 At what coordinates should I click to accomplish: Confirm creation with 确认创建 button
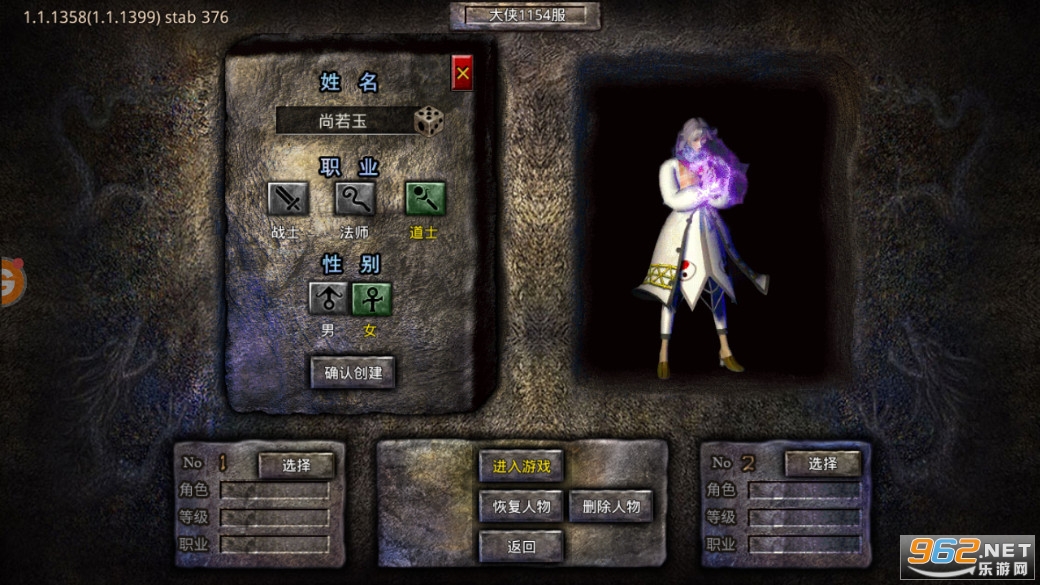pos(353,373)
